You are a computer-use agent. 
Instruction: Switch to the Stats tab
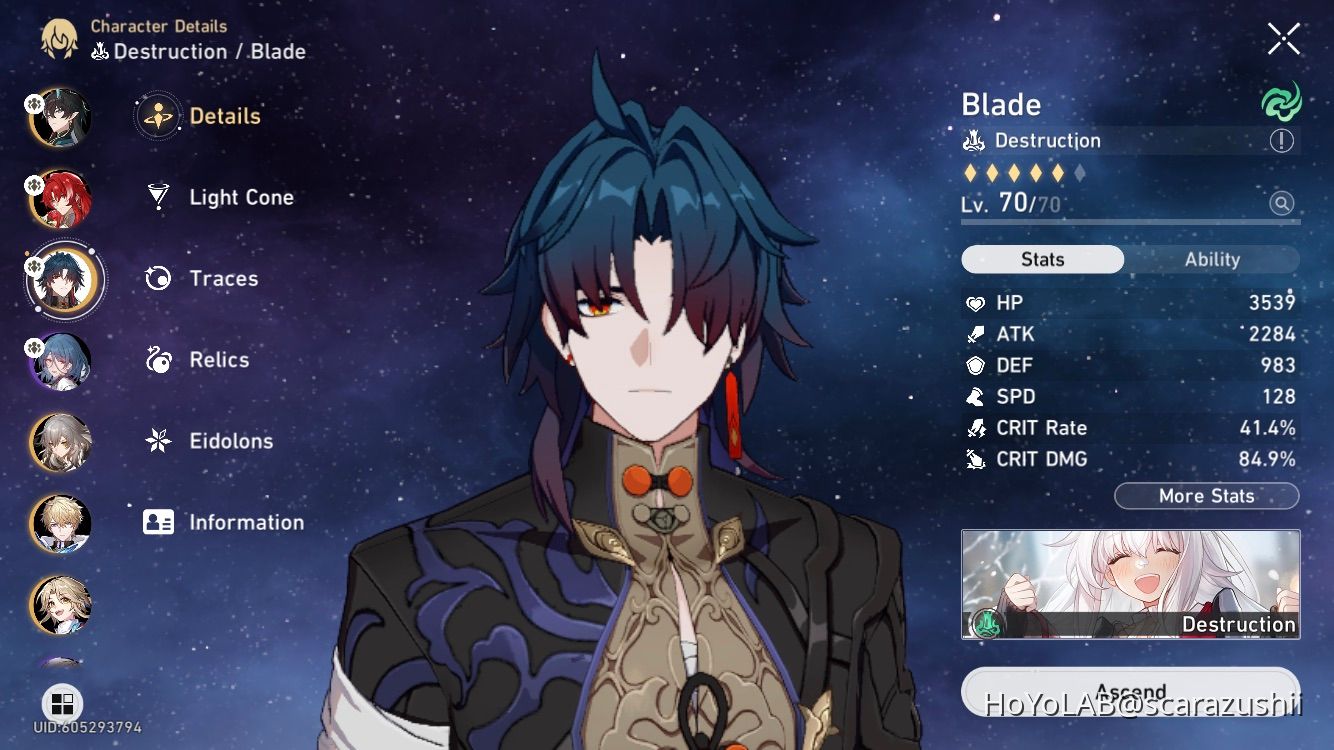click(1042, 259)
